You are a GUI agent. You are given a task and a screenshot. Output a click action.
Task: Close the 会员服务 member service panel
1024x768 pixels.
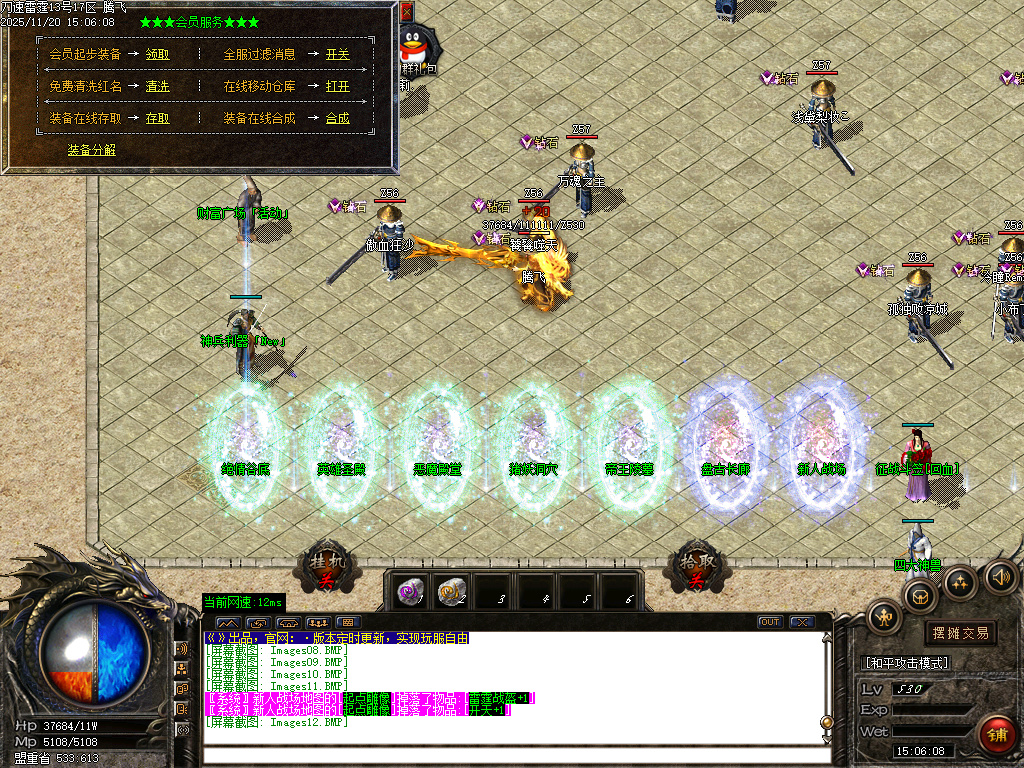tap(406, 12)
